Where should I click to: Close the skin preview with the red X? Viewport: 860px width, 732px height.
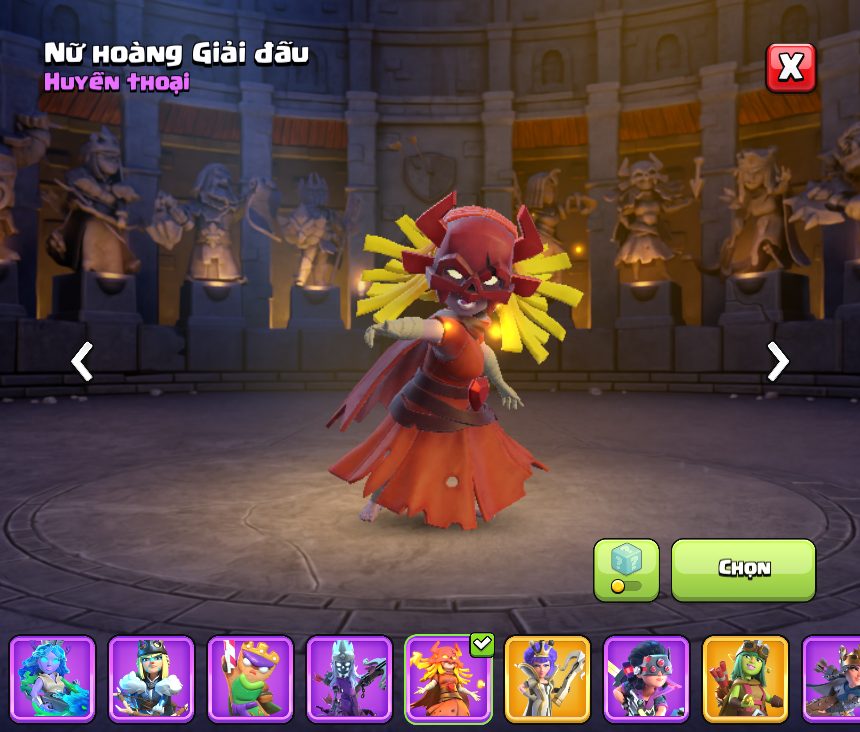[x=790, y=68]
